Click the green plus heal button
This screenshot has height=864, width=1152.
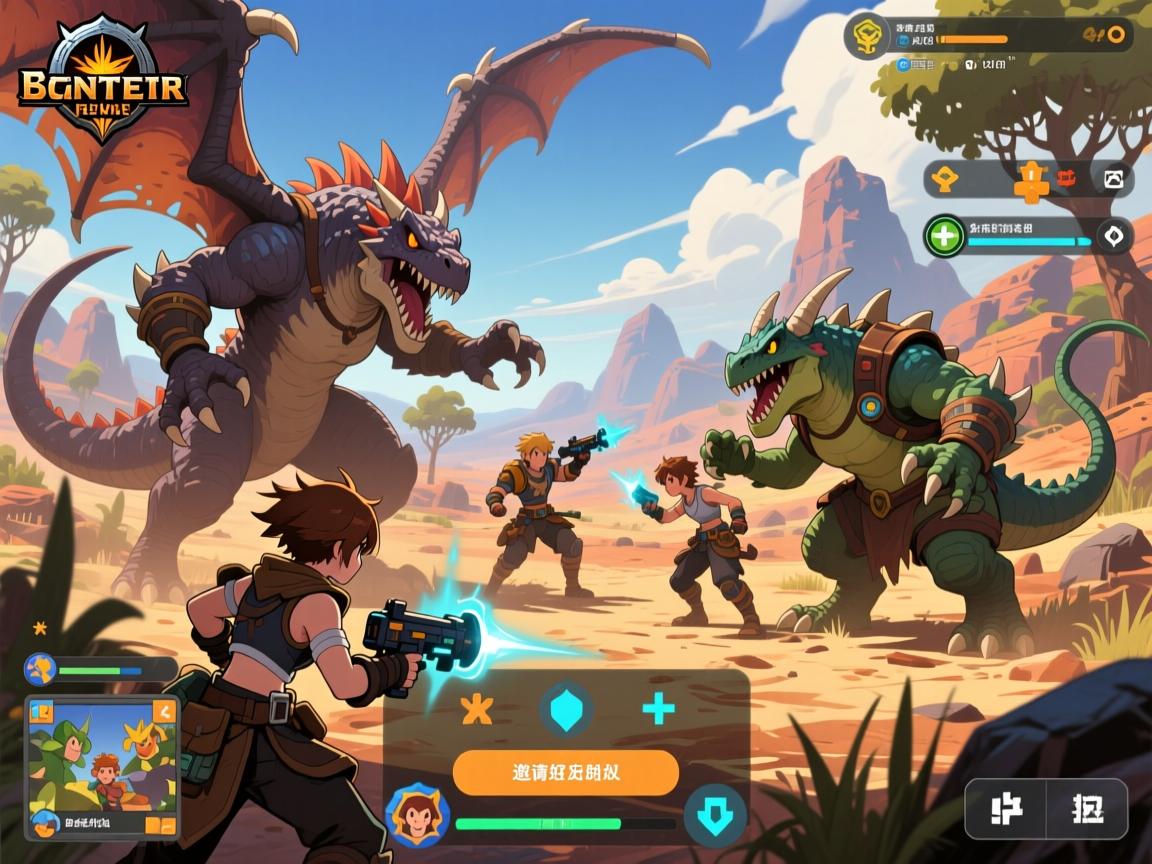[945, 237]
